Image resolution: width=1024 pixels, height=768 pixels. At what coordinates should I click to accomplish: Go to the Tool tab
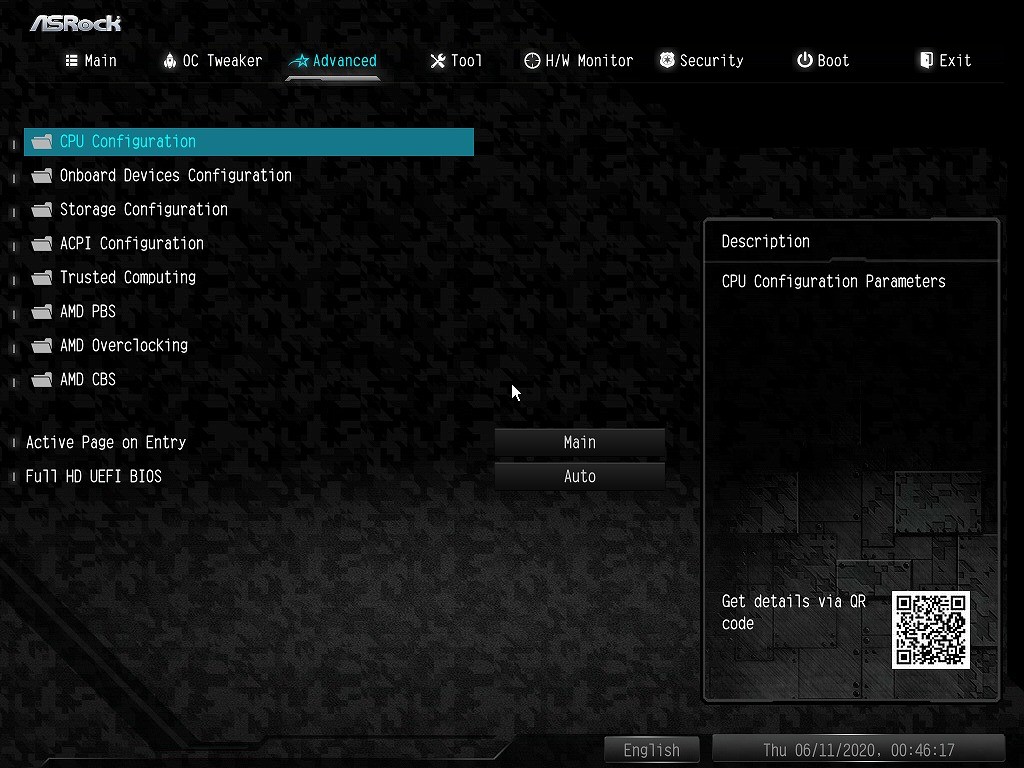(x=456, y=61)
